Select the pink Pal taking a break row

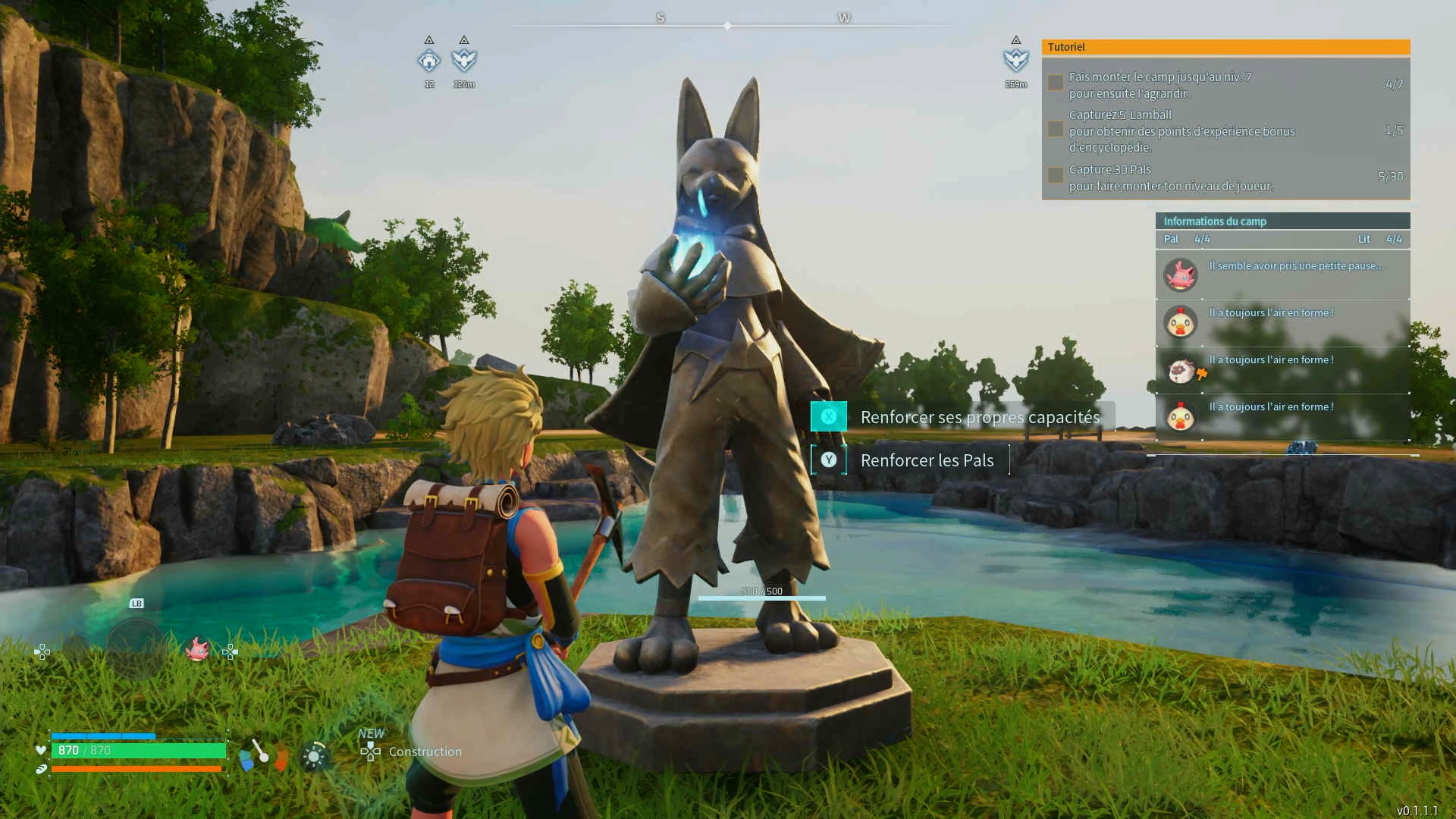pyautogui.click(x=1282, y=275)
